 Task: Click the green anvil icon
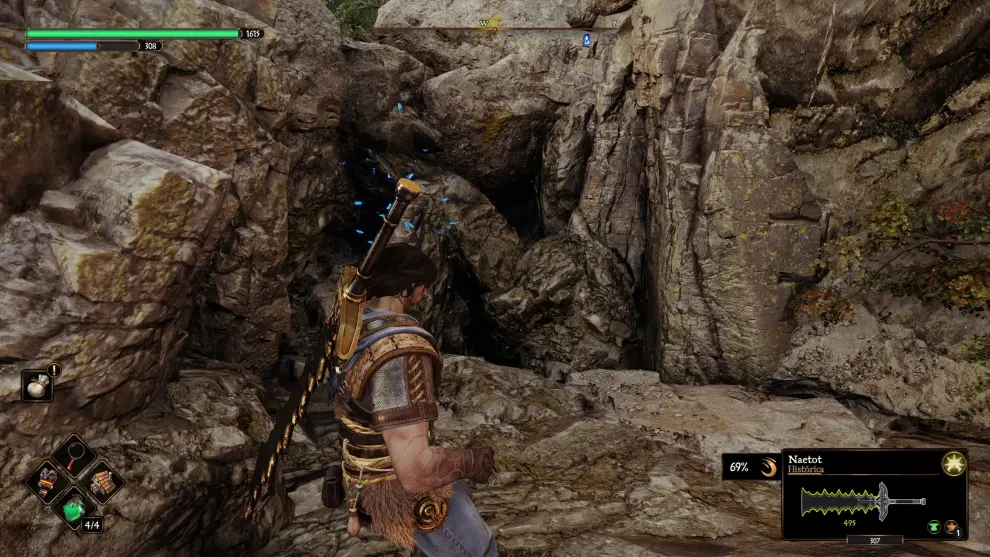(x=932, y=526)
